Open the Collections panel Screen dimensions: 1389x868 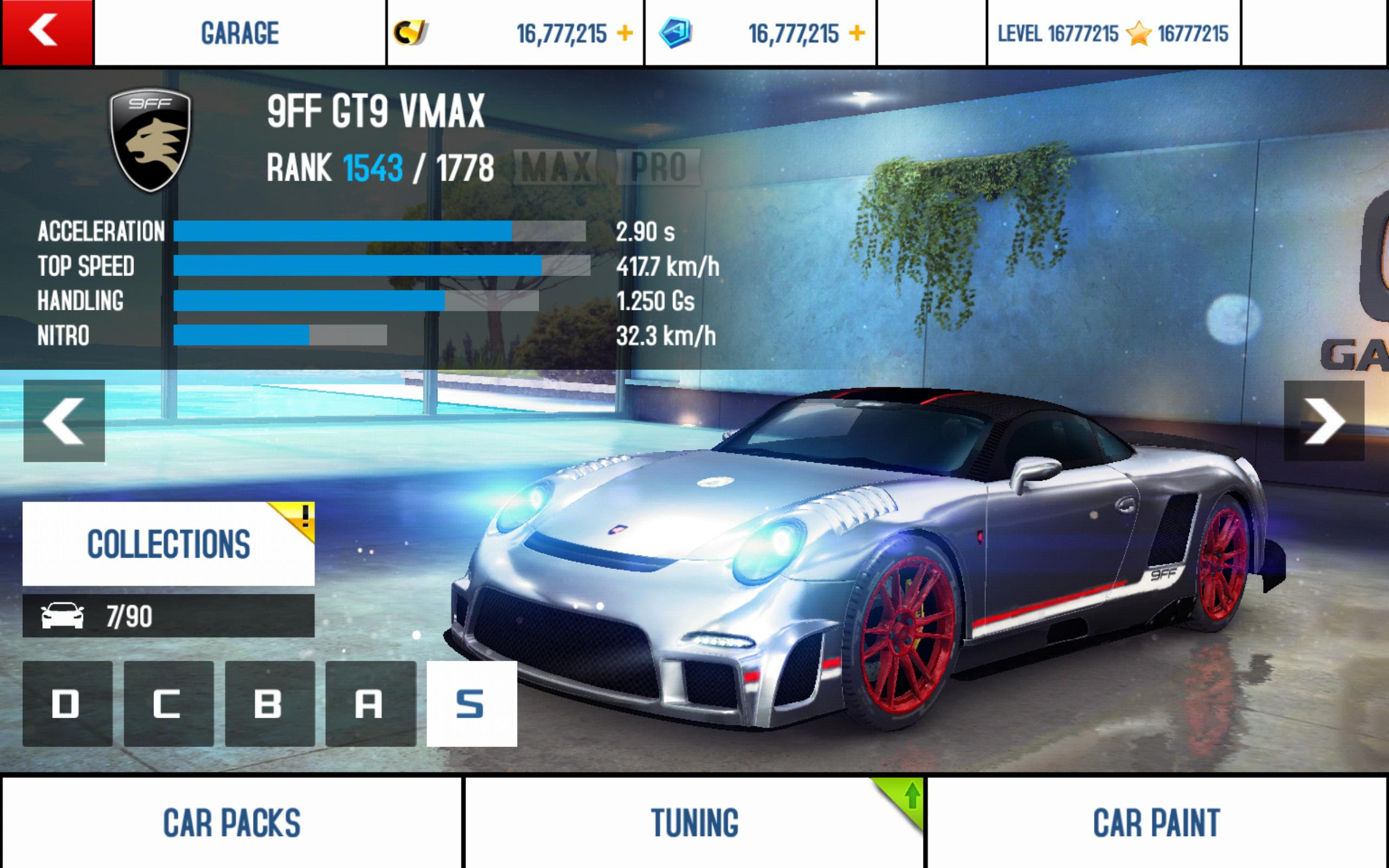coord(168,544)
